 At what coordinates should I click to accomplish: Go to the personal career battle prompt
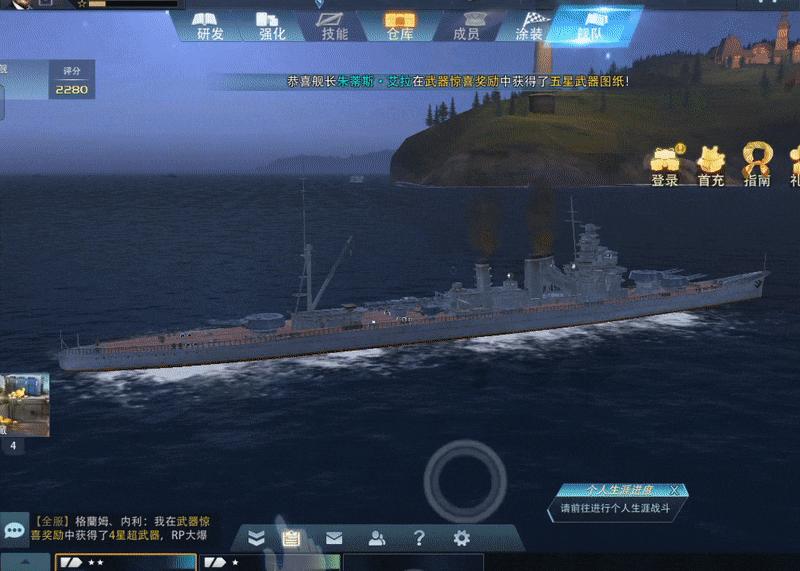coord(620,509)
